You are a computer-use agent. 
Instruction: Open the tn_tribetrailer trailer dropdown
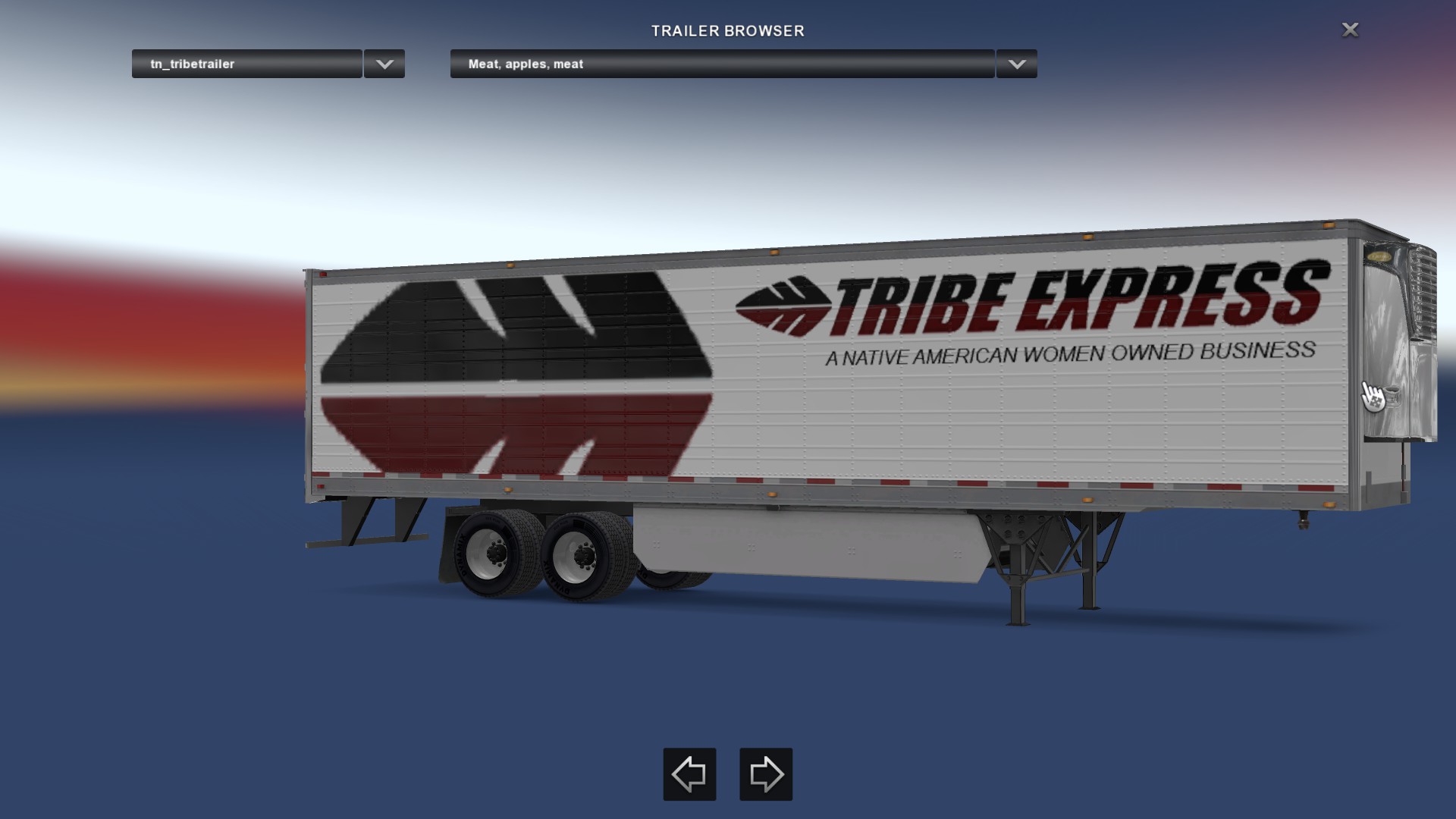[x=246, y=64]
